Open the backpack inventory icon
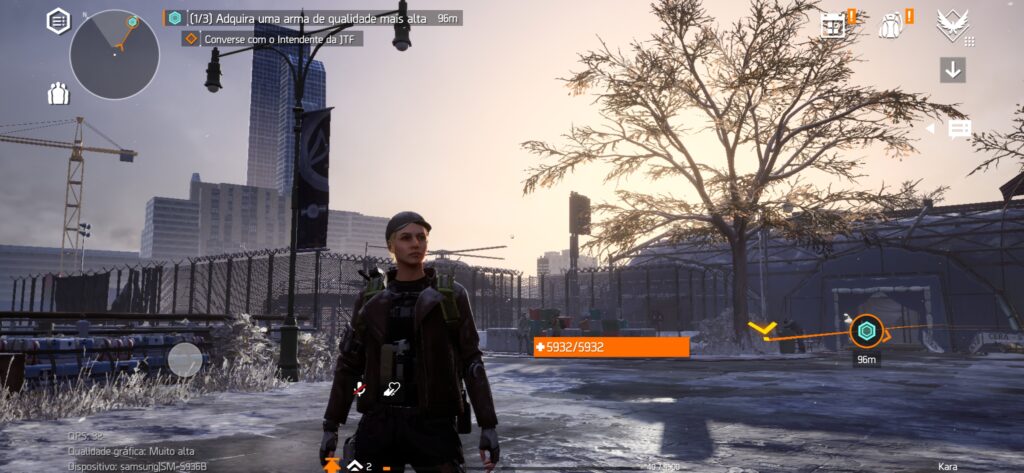This screenshot has height=473, width=1024. pos(890,26)
